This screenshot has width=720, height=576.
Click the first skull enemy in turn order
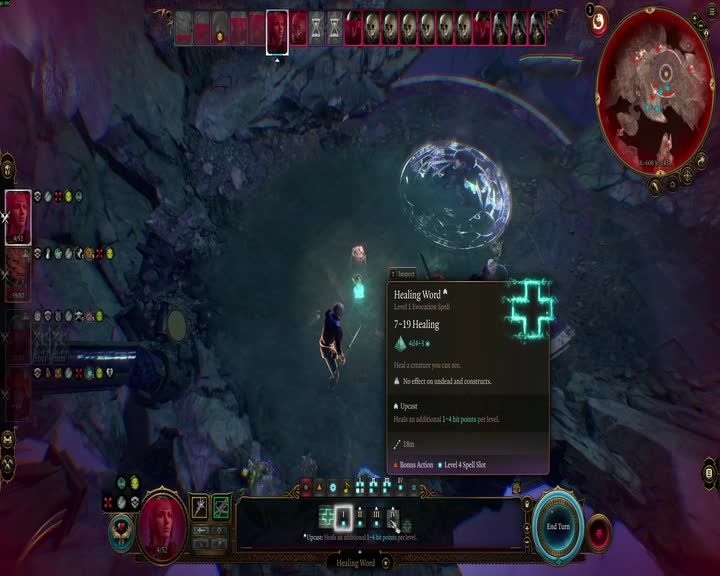click(x=372, y=27)
